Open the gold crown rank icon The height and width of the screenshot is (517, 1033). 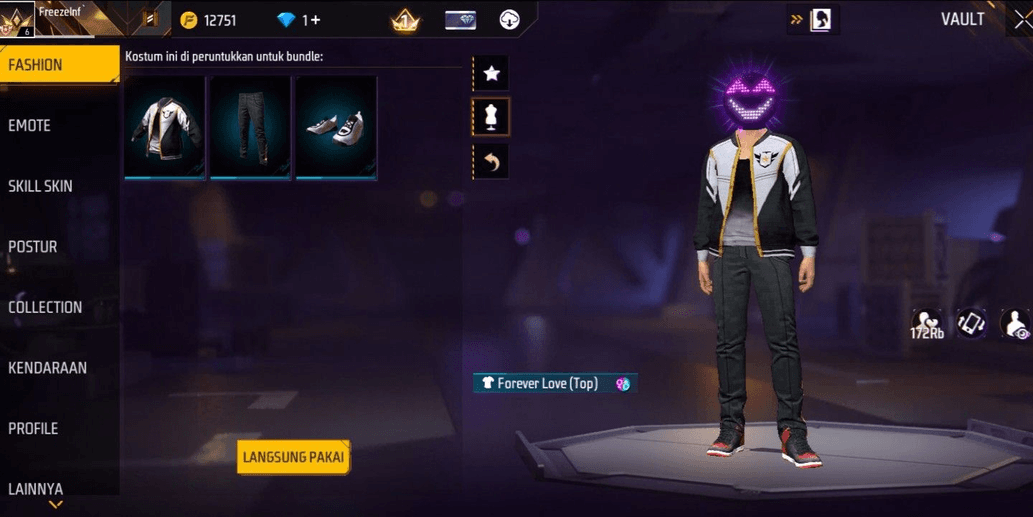pos(405,20)
